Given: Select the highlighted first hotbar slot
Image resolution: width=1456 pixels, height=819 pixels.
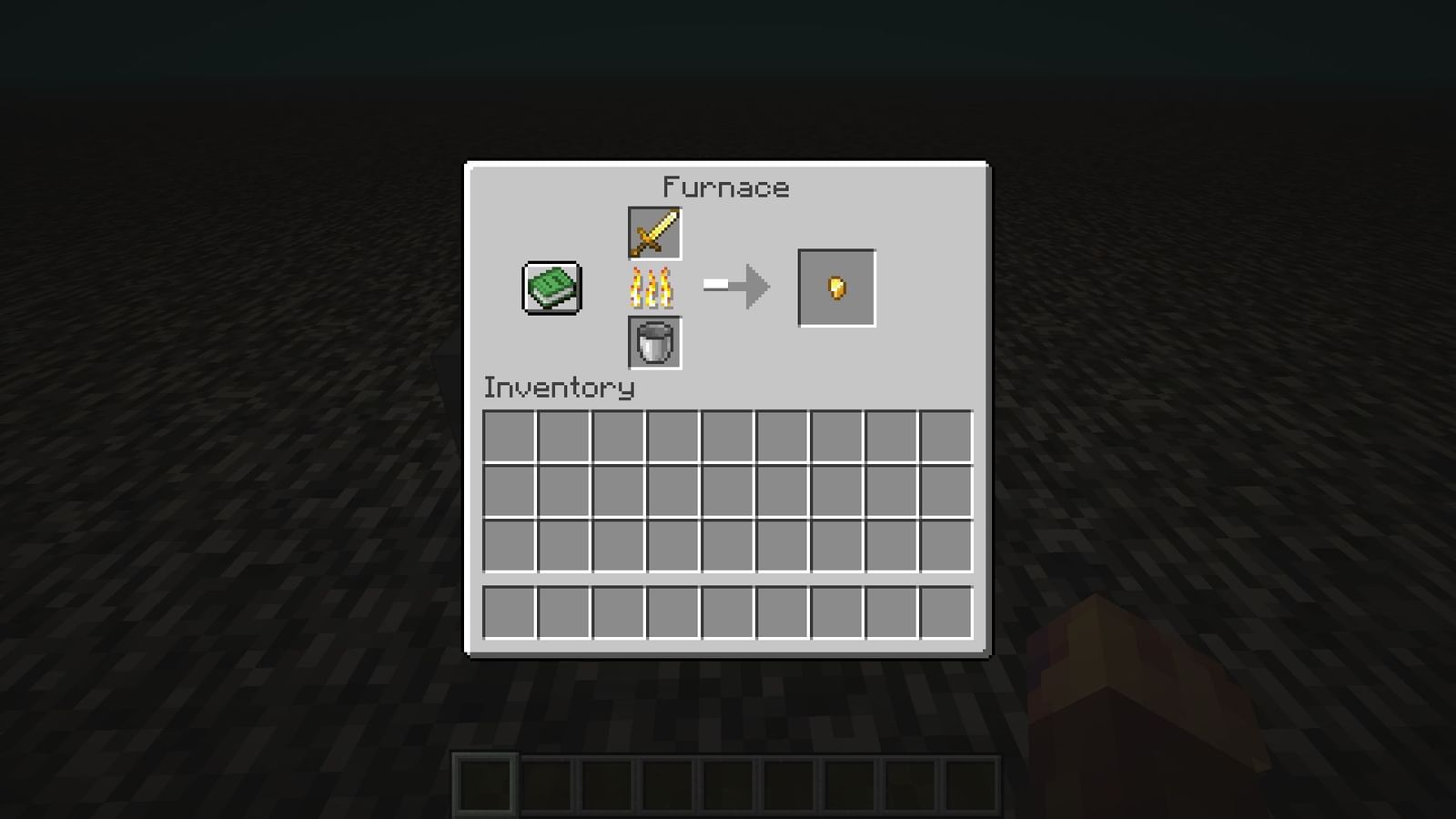Looking at the screenshot, I should pos(485,784).
